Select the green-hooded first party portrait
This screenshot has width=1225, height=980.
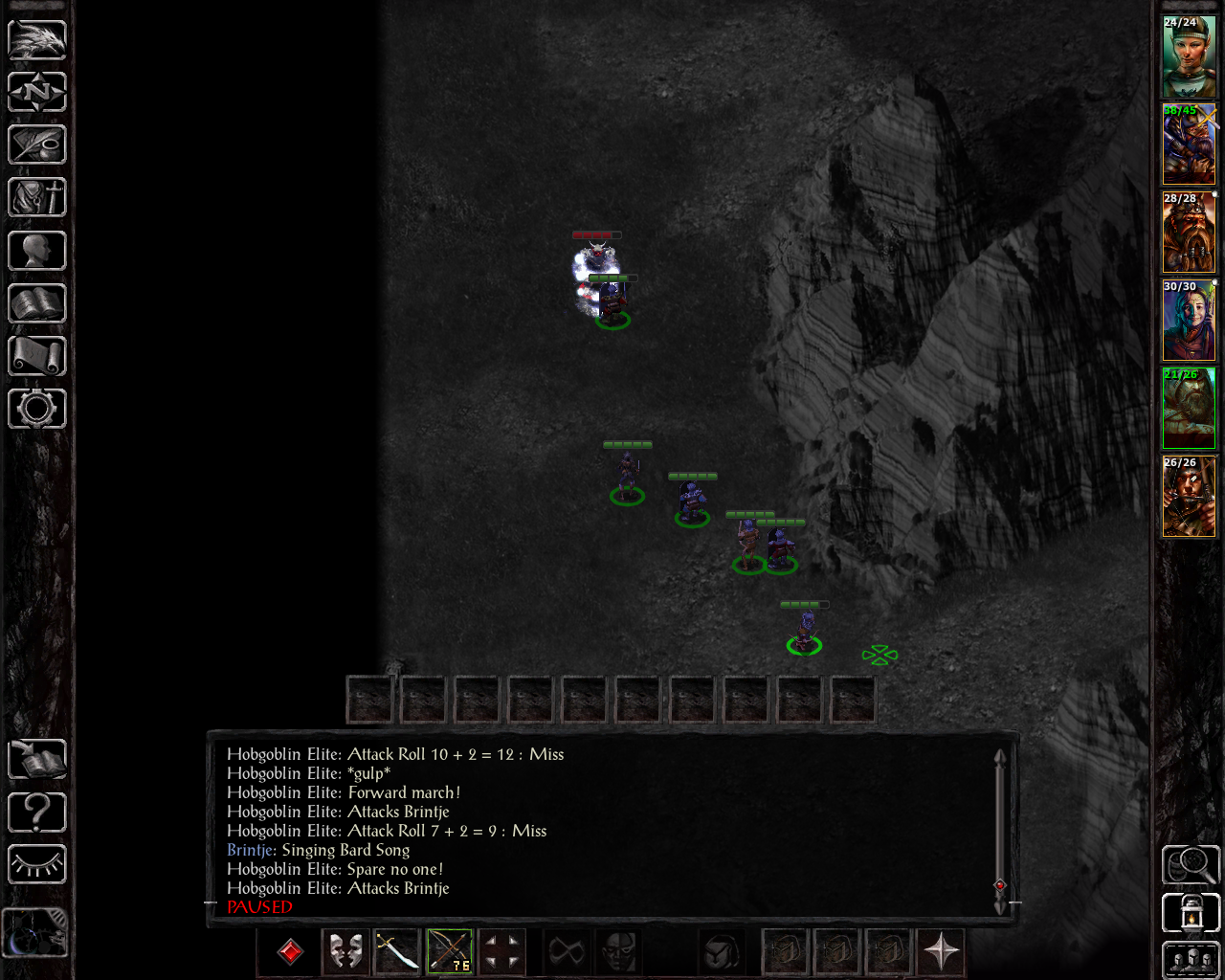pyautogui.click(x=1189, y=56)
